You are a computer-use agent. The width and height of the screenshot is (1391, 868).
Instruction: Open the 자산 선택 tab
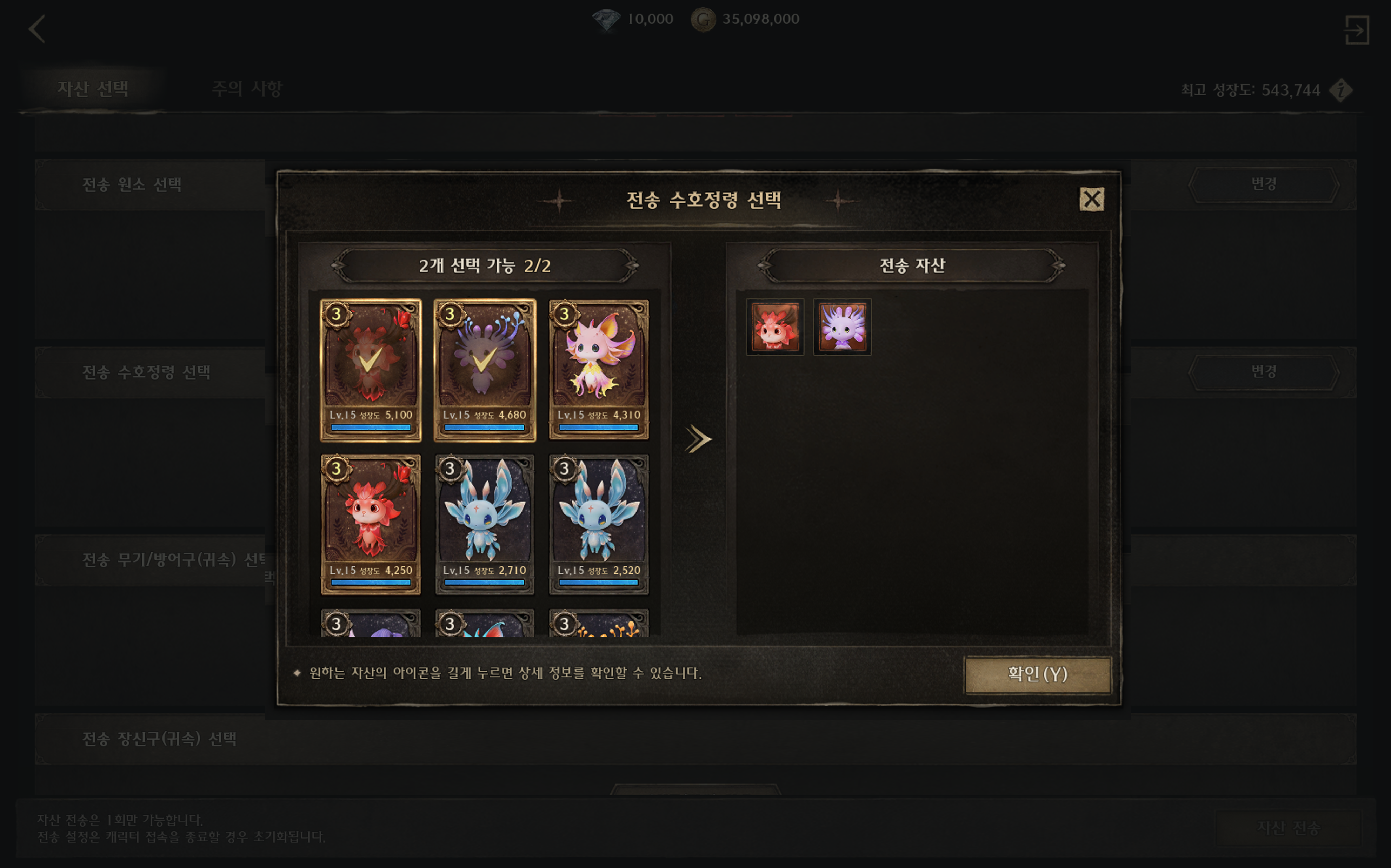tap(93, 89)
